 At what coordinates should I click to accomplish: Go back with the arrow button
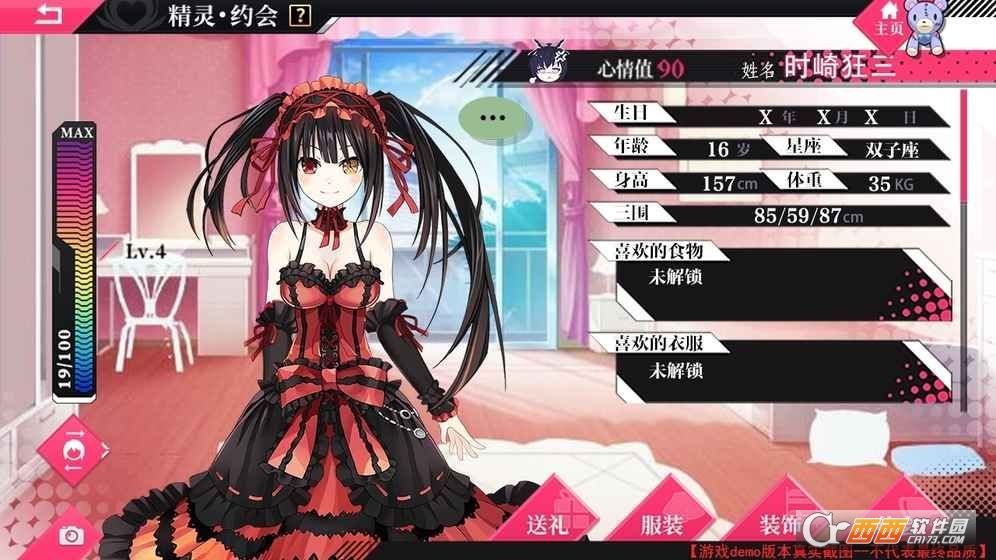coord(38,14)
